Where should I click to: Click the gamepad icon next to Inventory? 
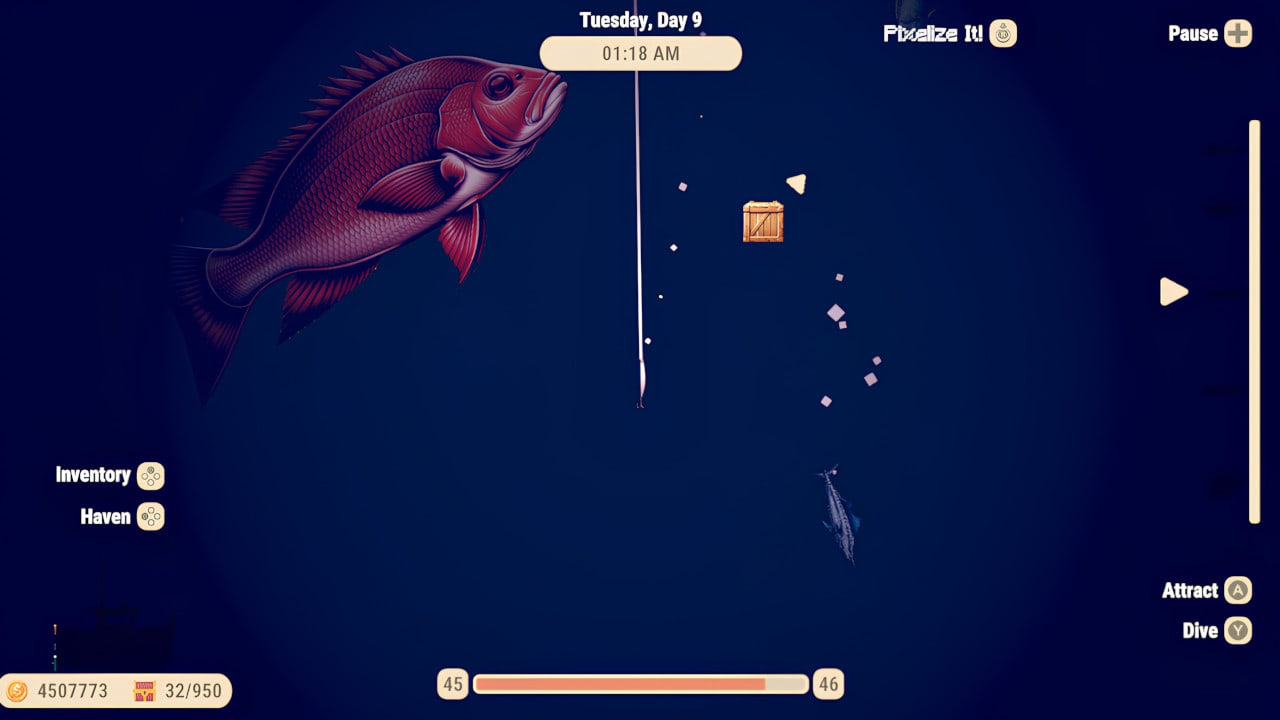pyautogui.click(x=151, y=476)
